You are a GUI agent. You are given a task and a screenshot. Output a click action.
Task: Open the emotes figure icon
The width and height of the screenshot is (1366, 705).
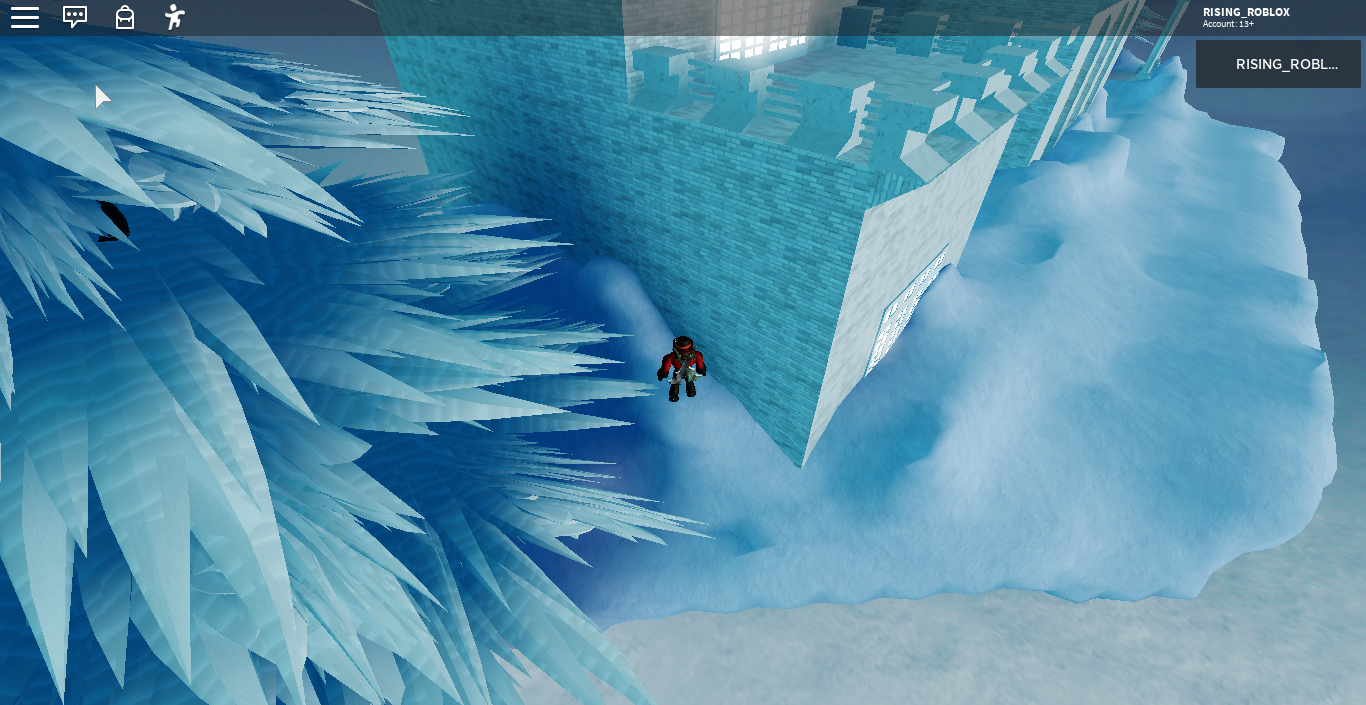click(x=175, y=17)
